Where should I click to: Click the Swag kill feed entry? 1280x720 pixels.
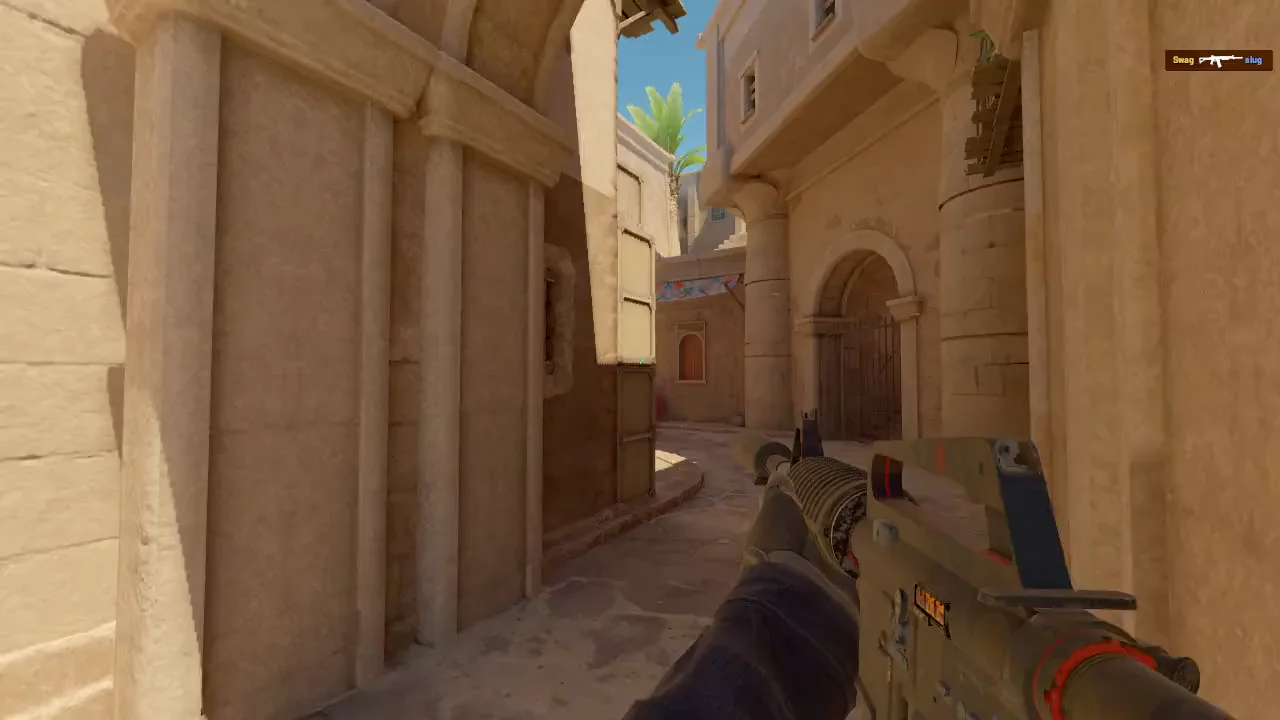pos(1217,61)
